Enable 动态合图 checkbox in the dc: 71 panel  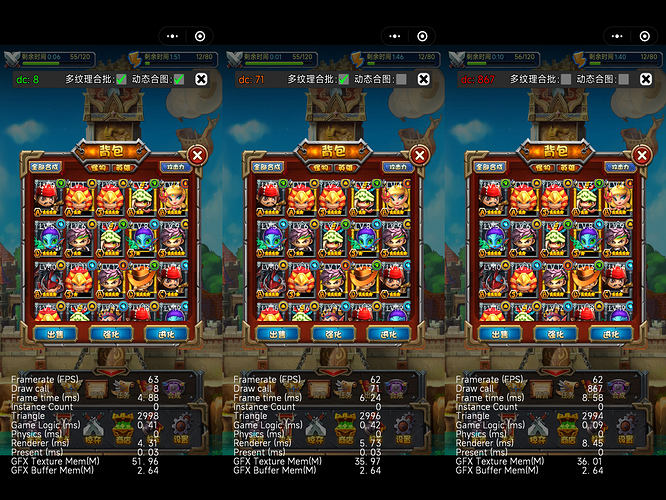tap(400, 78)
